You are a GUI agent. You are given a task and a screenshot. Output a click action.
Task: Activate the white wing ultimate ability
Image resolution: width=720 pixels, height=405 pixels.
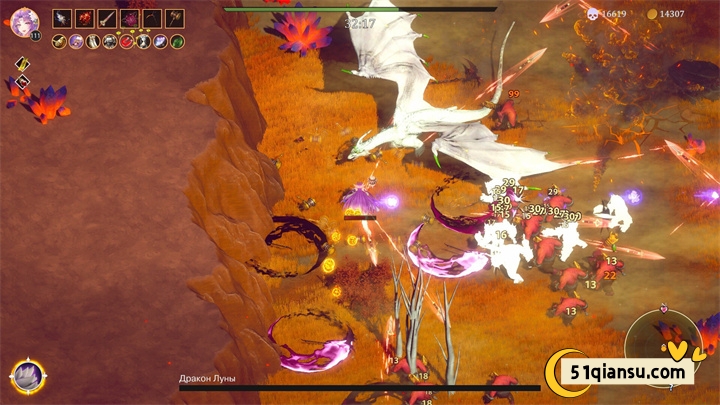tap(25, 376)
